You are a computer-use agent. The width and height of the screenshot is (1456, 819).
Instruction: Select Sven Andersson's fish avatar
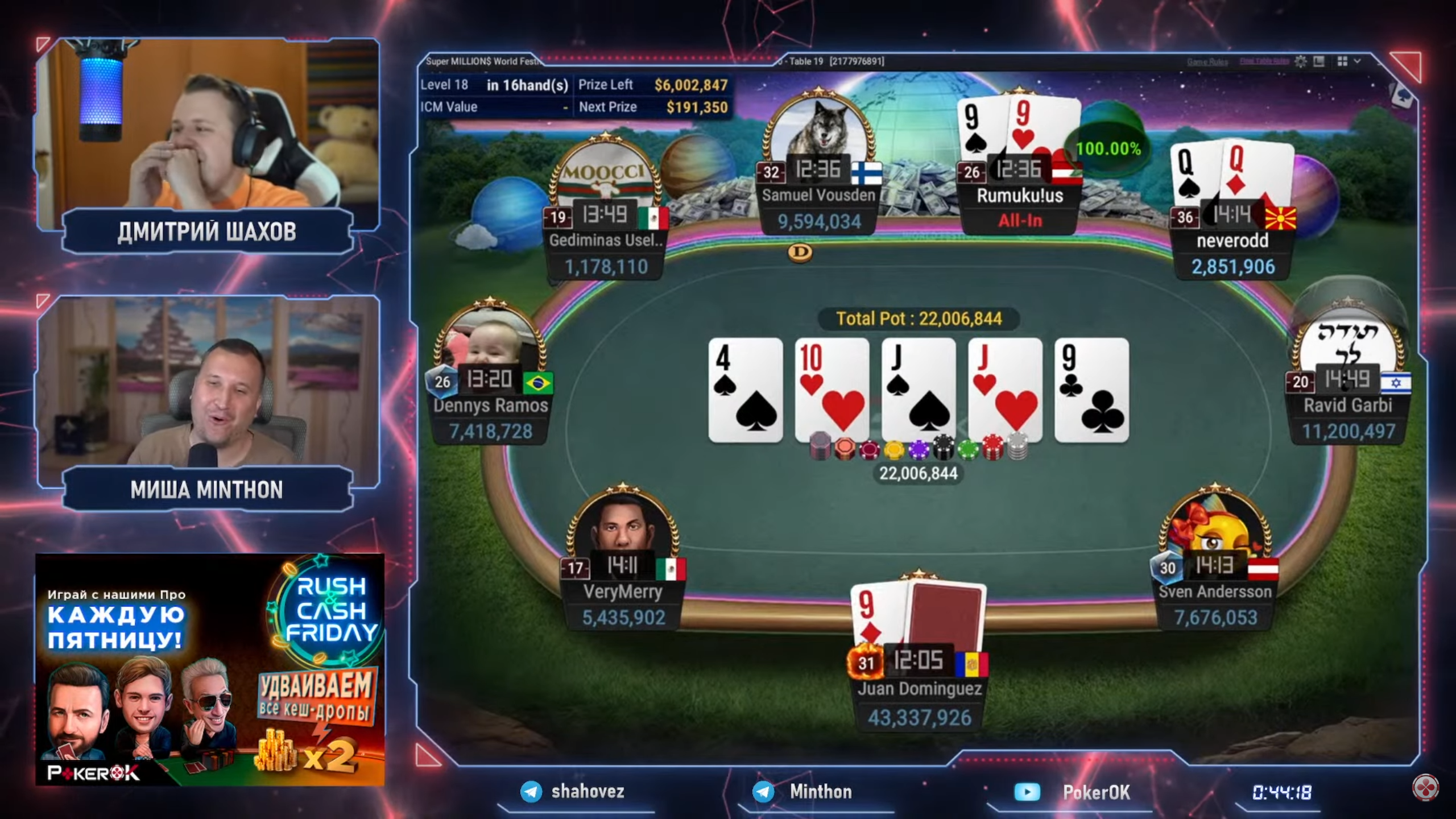pos(1215,529)
